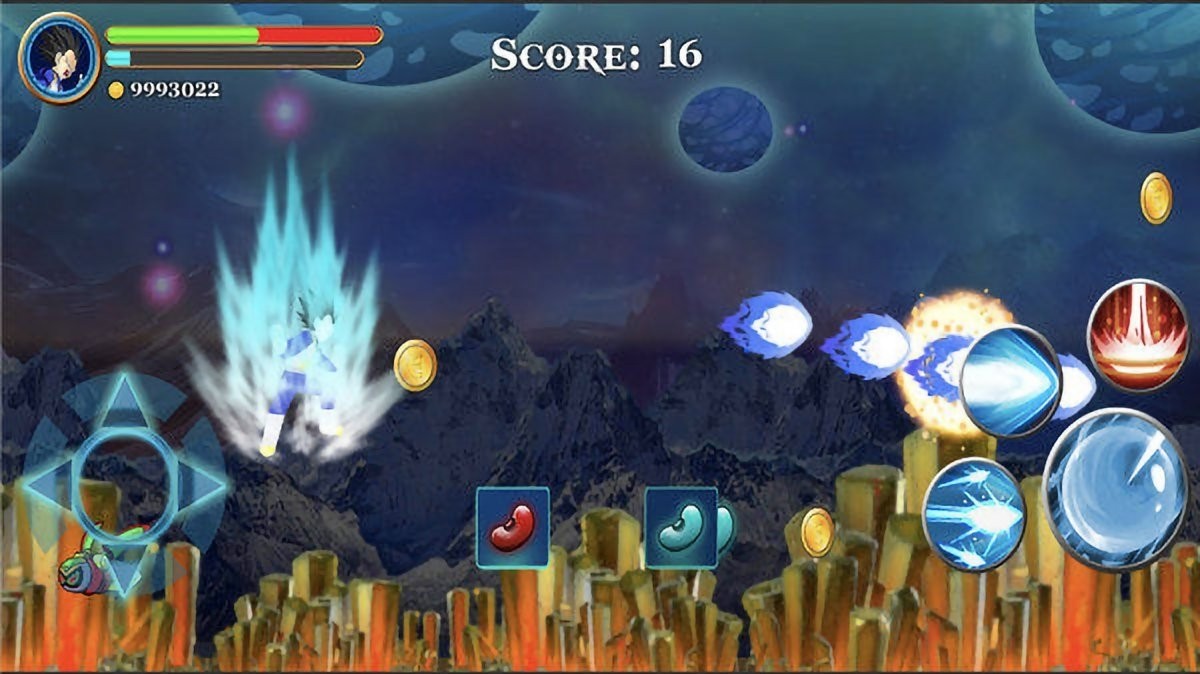Move down with the D-pad down arrow
Viewport: 1200px width, 674px height.
125,572
